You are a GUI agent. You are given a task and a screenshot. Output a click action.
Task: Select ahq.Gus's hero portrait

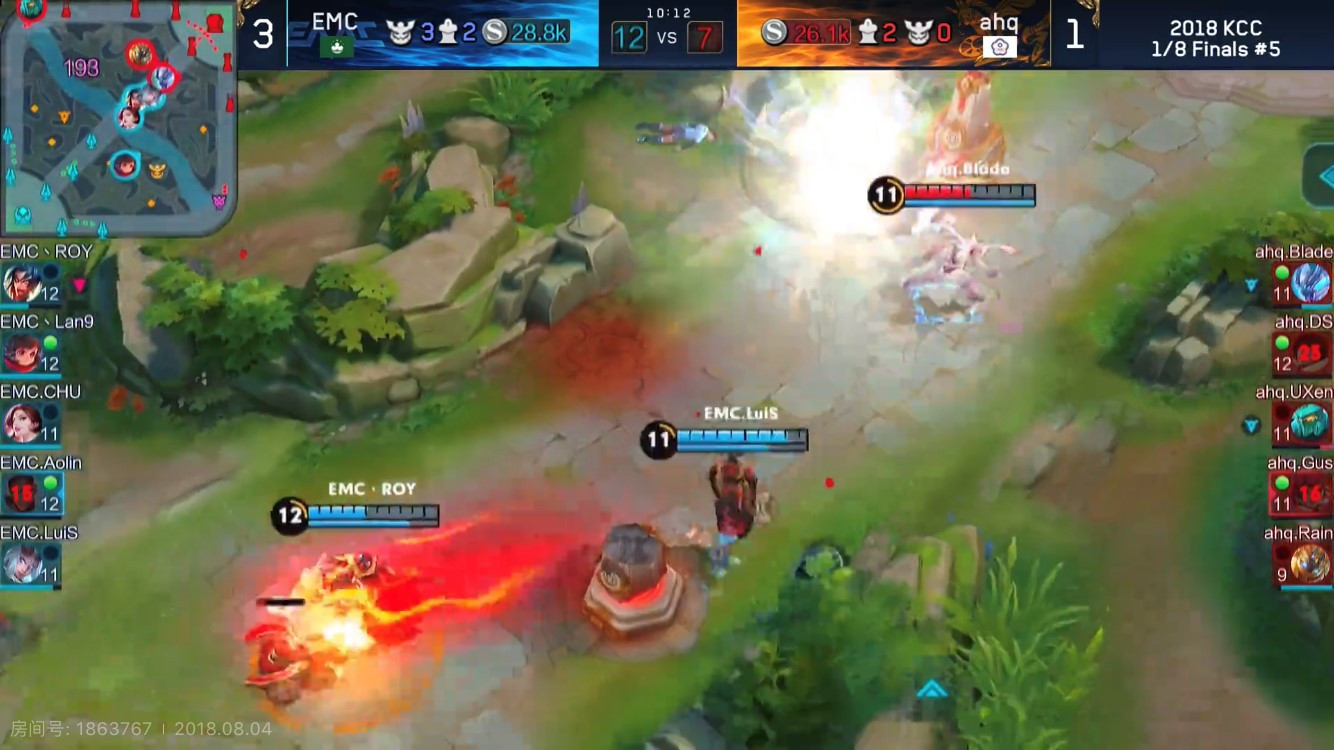tap(1311, 494)
